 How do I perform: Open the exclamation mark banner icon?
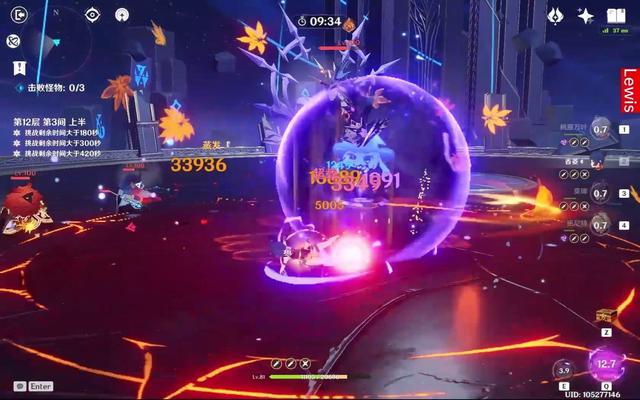click(19, 67)
